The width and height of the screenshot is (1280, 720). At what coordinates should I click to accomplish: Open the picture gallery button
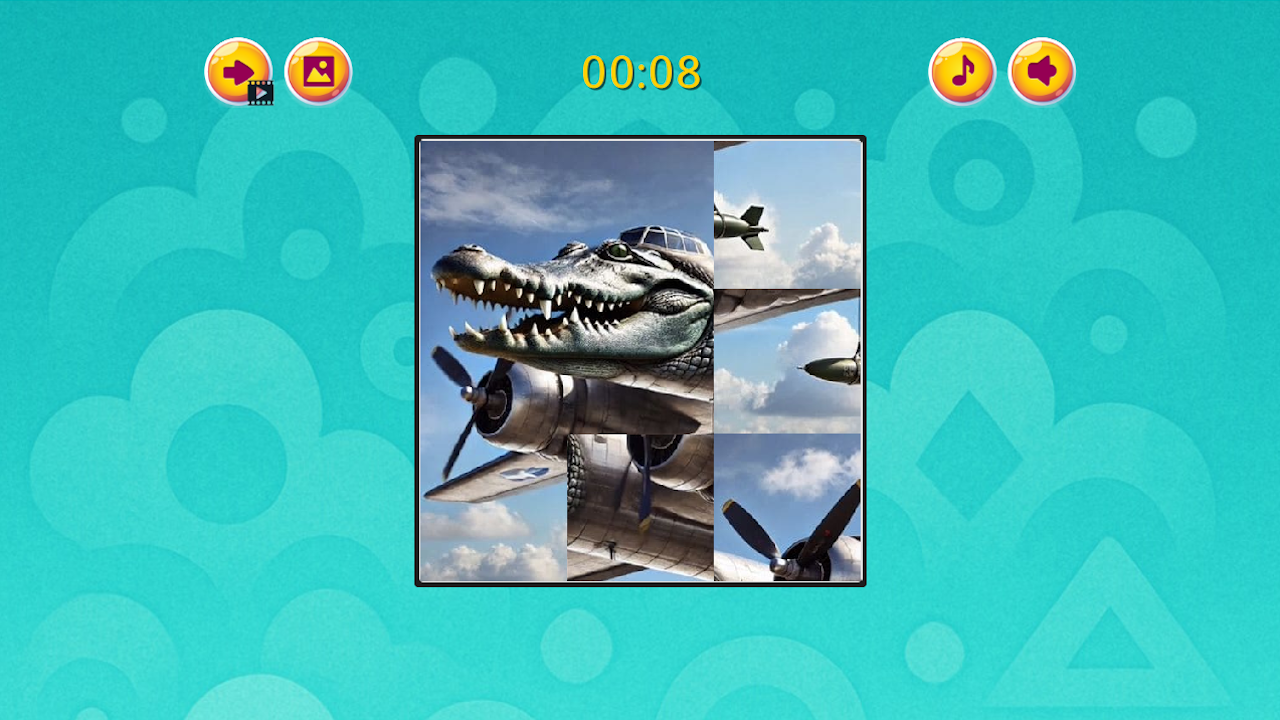click(318, 70)
